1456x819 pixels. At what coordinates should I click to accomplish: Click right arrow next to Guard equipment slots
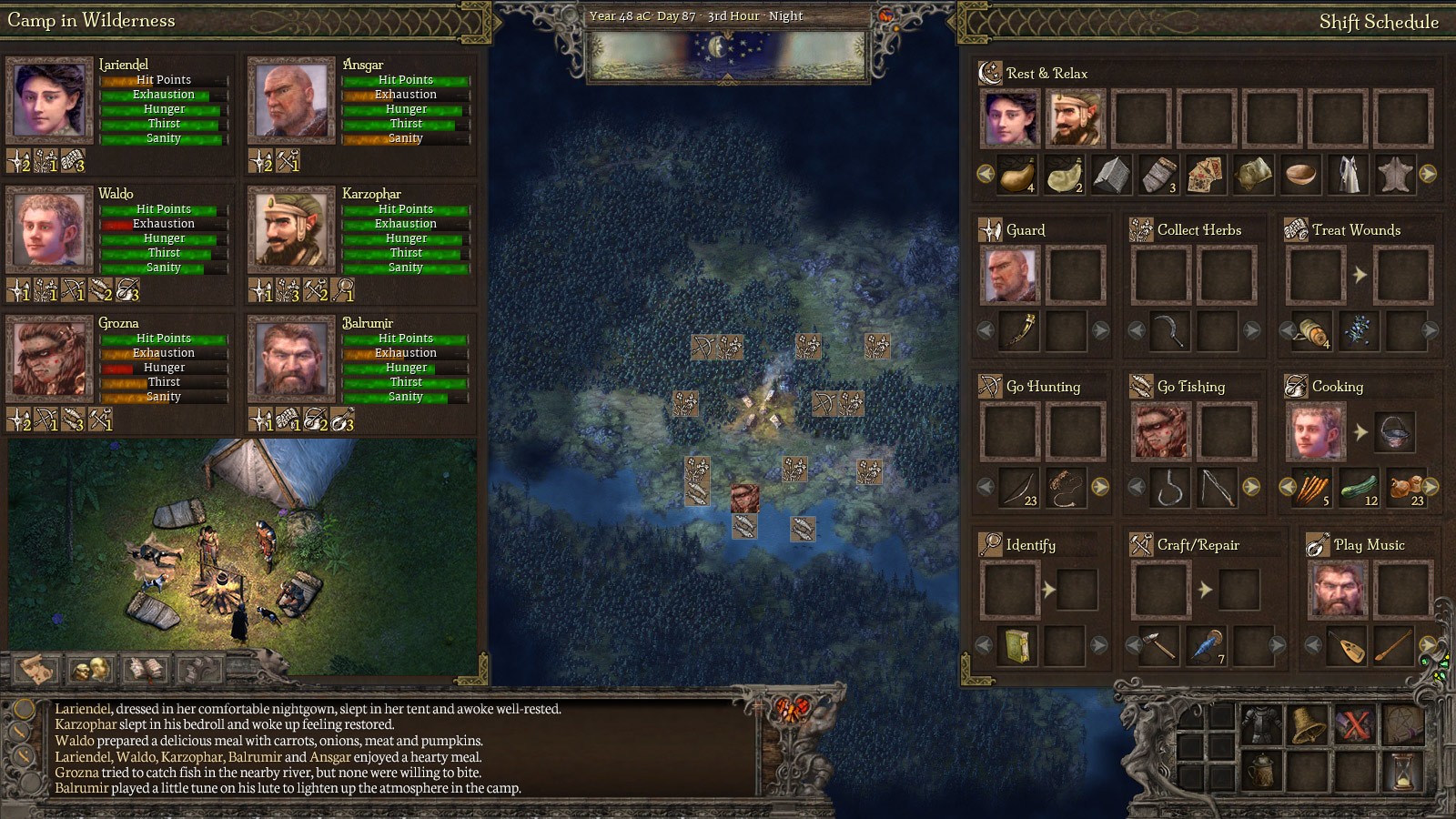pos(1101,332)
